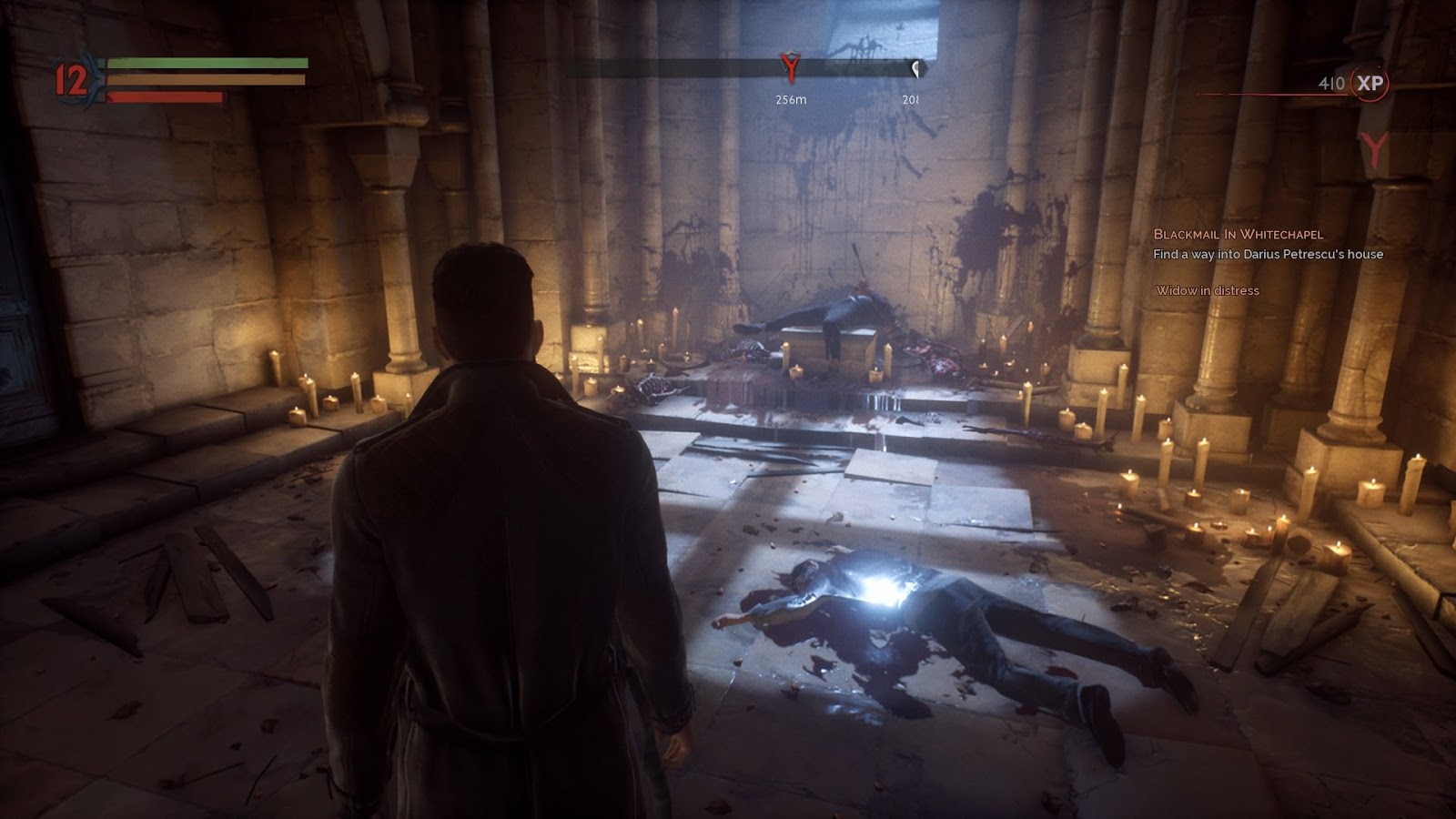This screenshot has width=1456, height=819.
Task: Click the white marker on the compass bar
Action: pos(915,68)
